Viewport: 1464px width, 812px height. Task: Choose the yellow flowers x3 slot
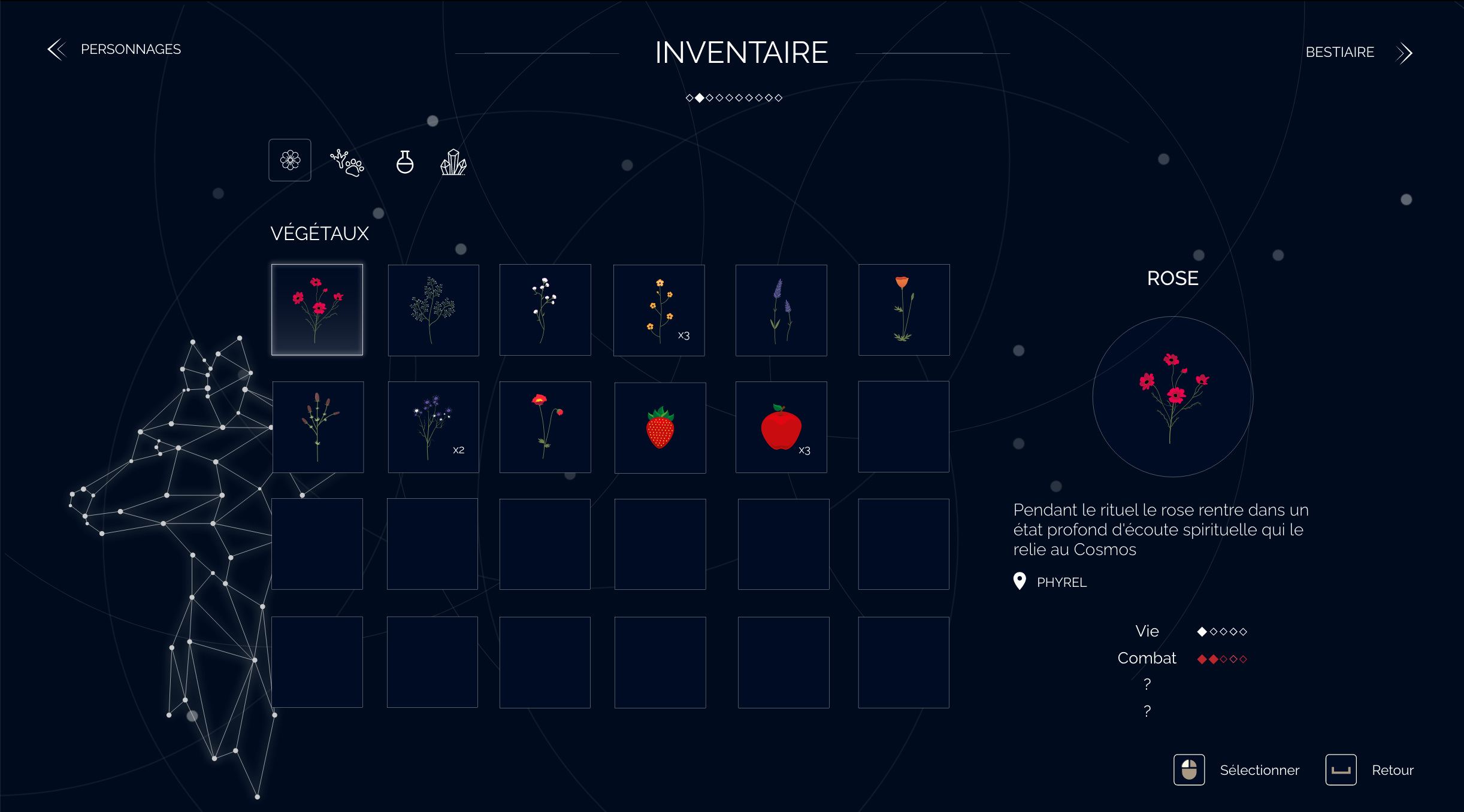point(659,310)
